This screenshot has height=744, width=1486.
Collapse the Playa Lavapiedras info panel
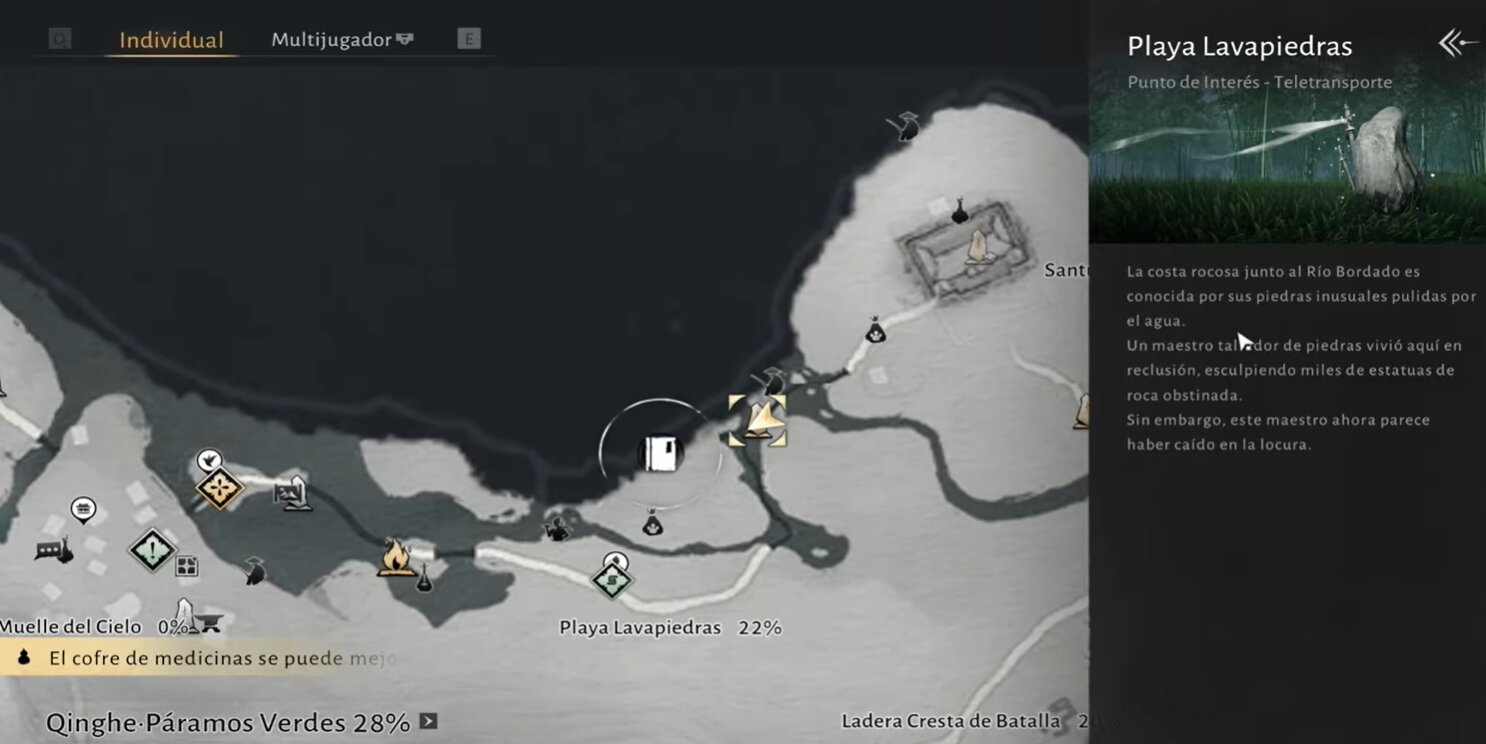1457,43
